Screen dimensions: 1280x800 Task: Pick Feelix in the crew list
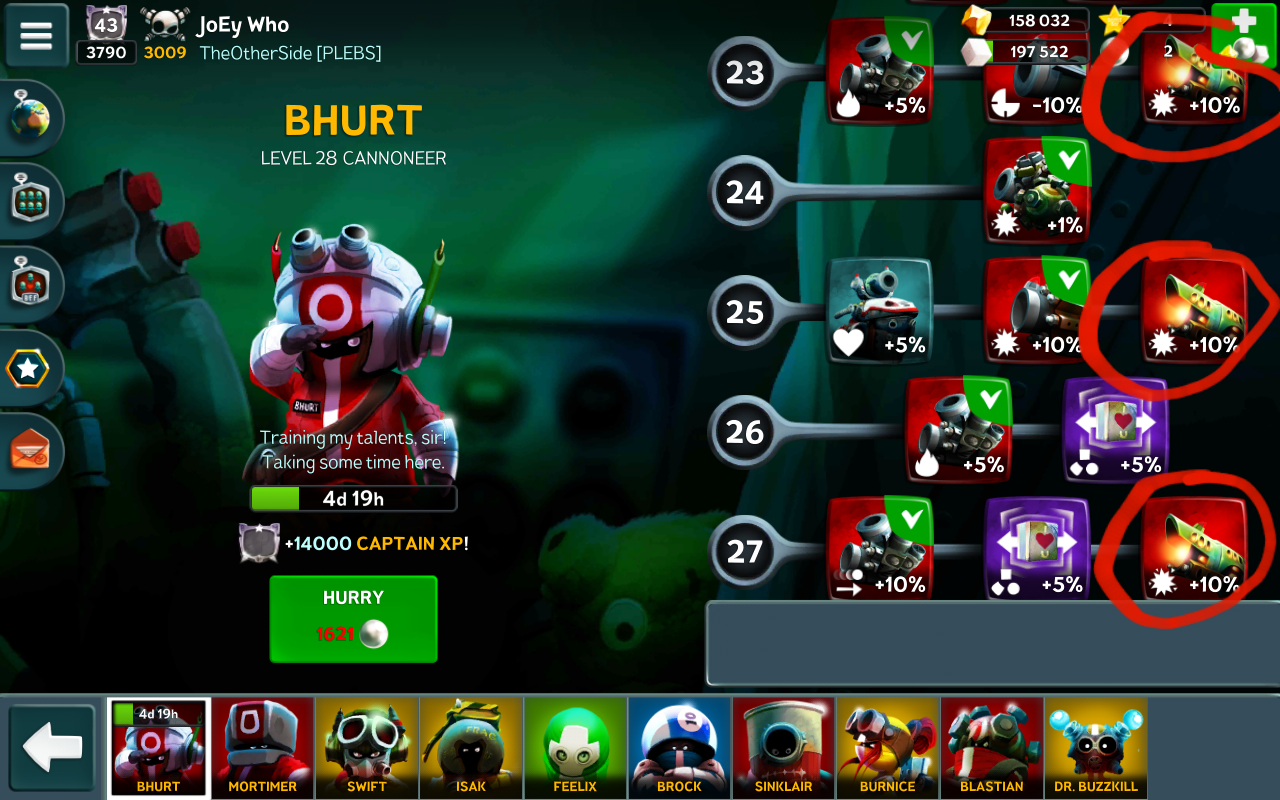tap(575, 747)
